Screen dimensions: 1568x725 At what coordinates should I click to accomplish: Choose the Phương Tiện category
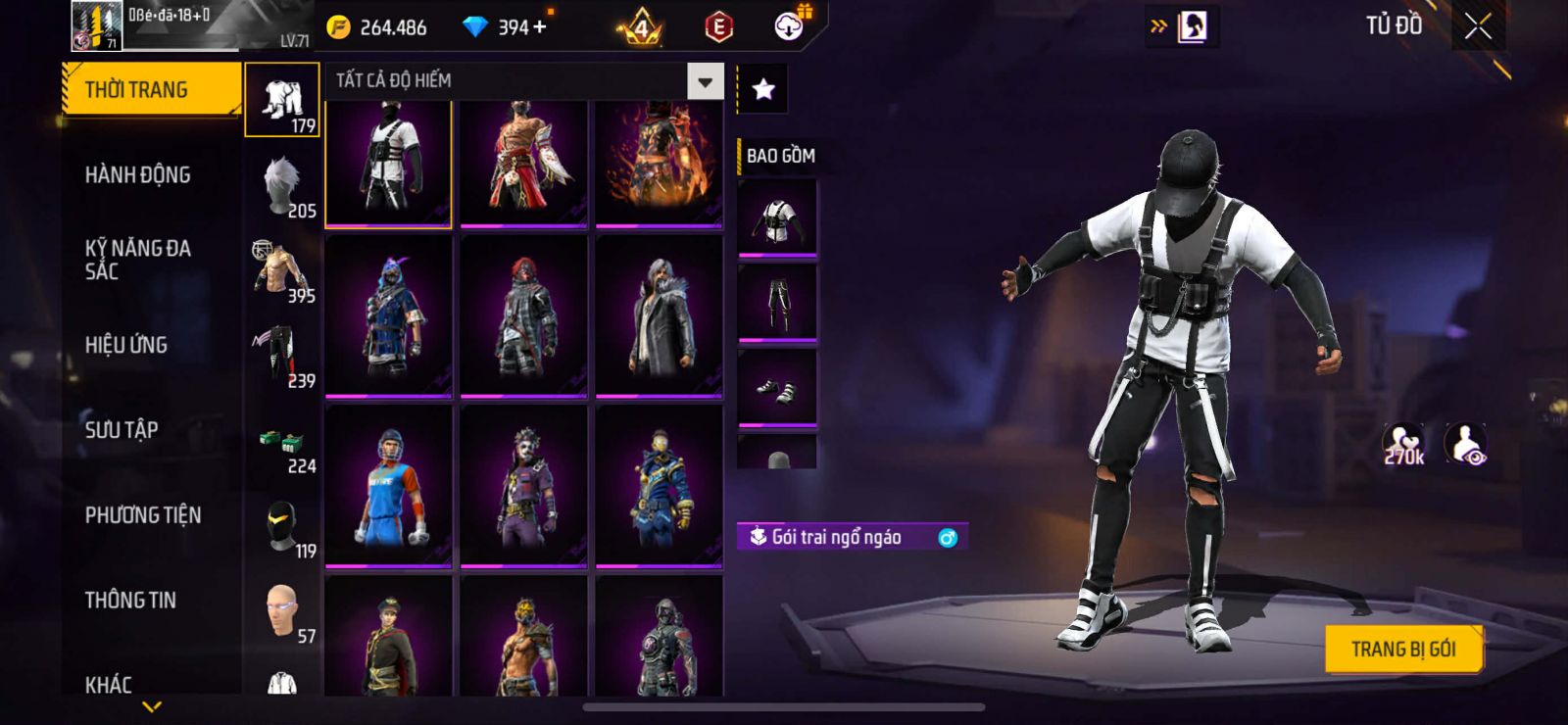click(143, 514)
